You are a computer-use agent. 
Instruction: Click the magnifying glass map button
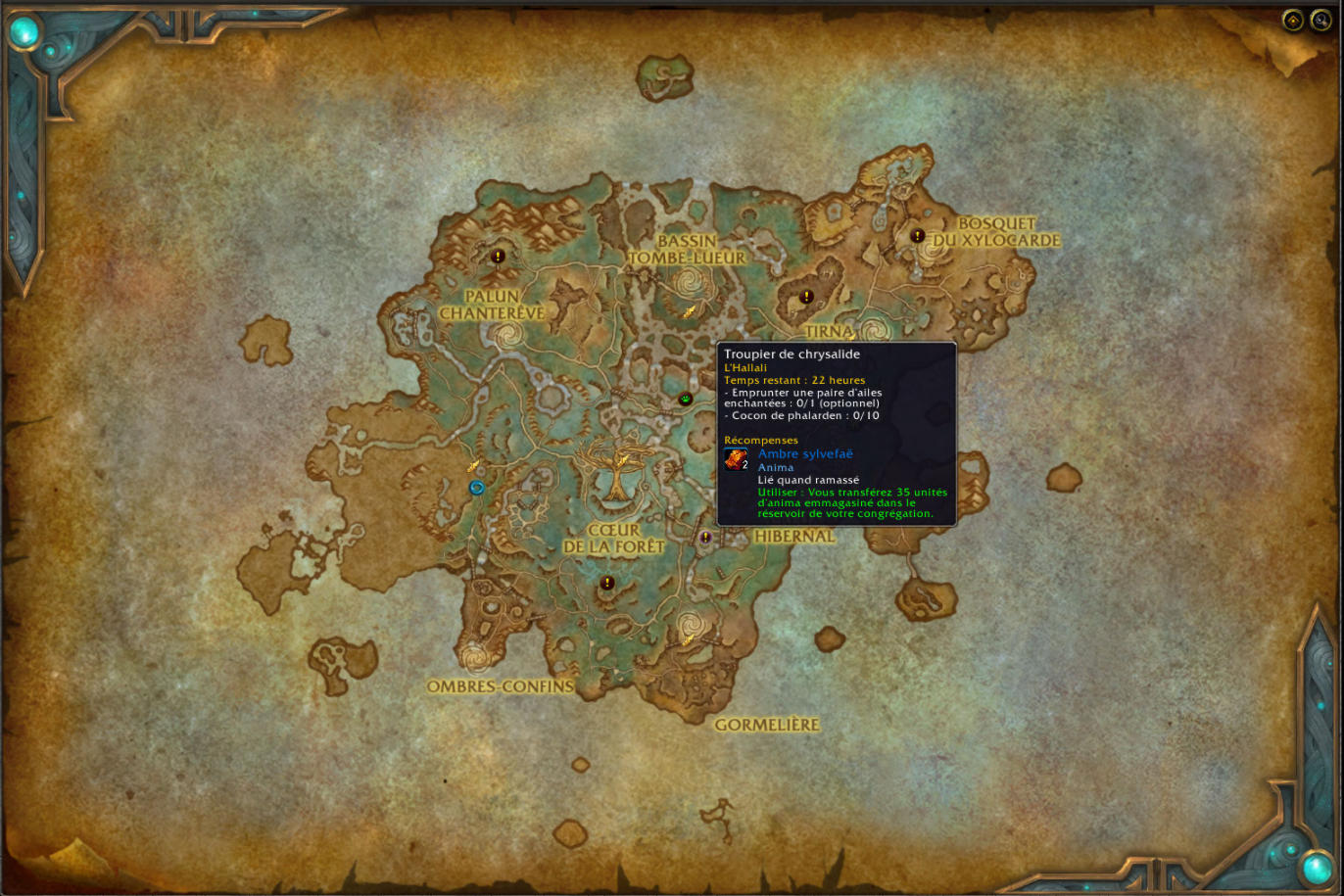point(1321,21)
